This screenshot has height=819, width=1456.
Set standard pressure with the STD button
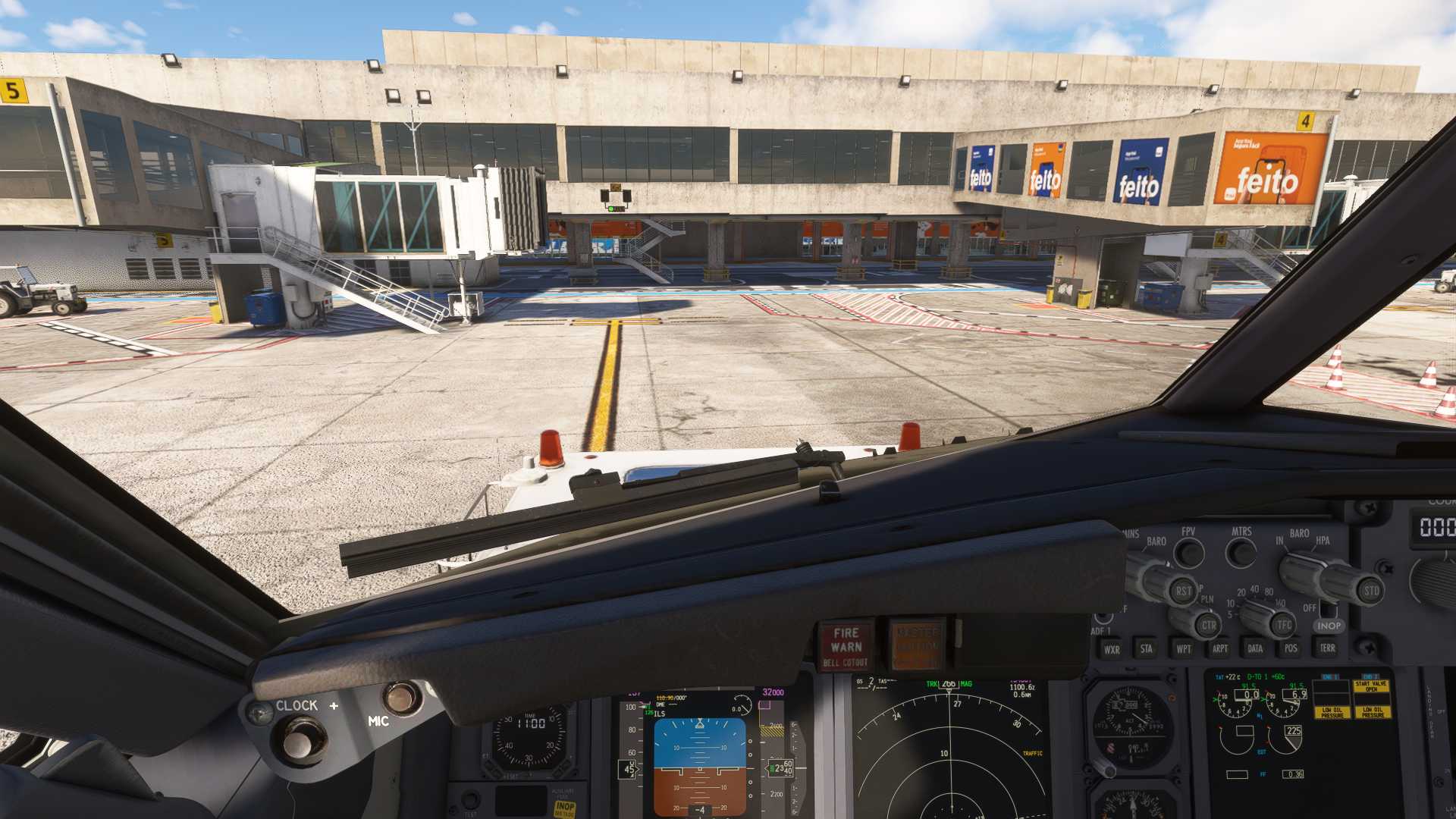(x=1371, y=591)
